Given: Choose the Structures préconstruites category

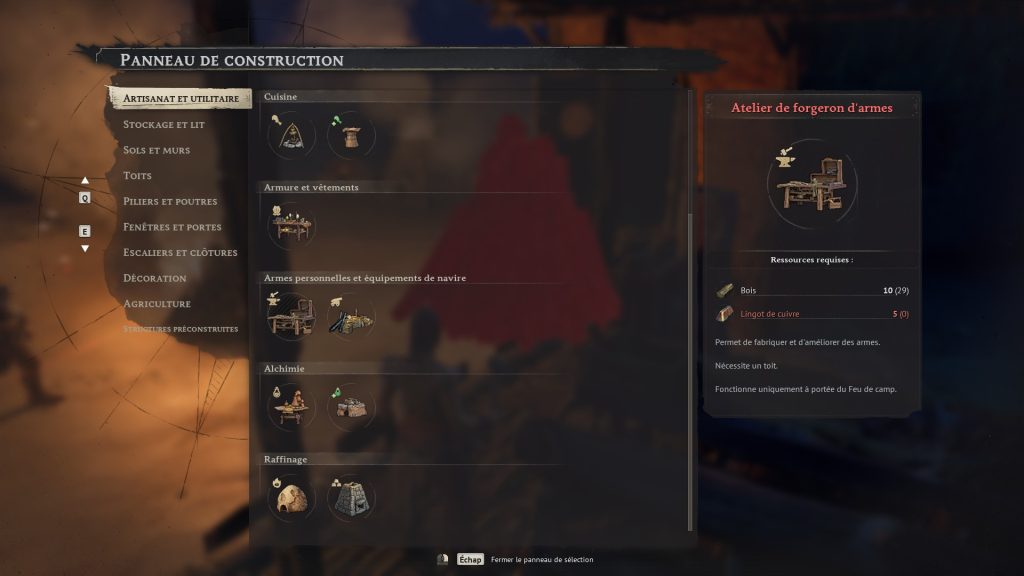Looking at the screenshot, I should [x=180, y=329].
